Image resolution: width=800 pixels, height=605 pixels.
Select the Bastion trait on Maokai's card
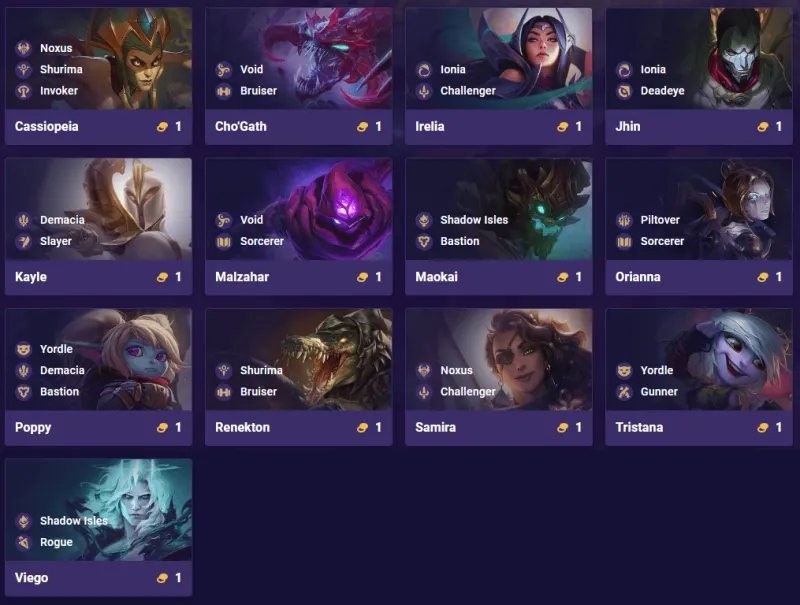459,241
